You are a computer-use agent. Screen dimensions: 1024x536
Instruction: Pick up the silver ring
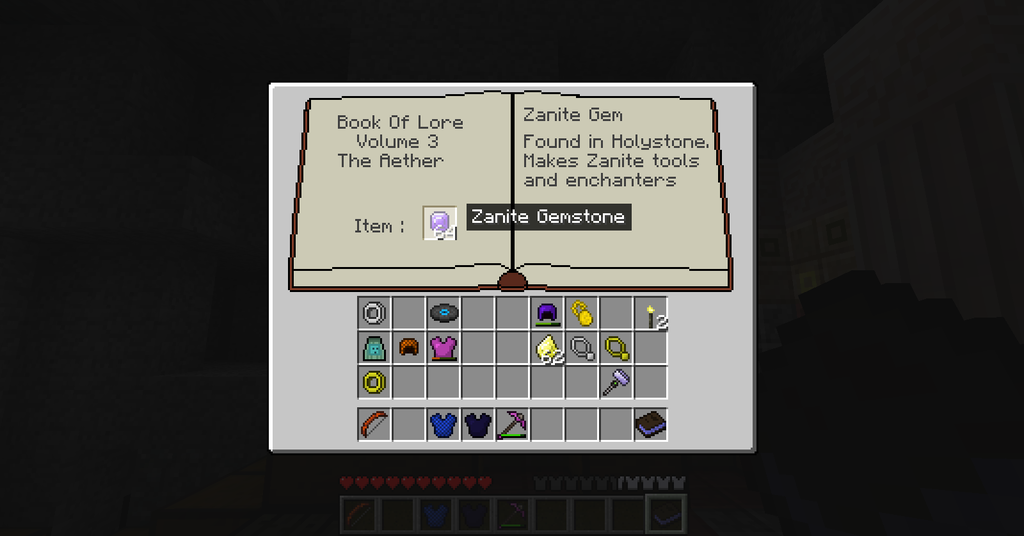(x=374, y=314)
